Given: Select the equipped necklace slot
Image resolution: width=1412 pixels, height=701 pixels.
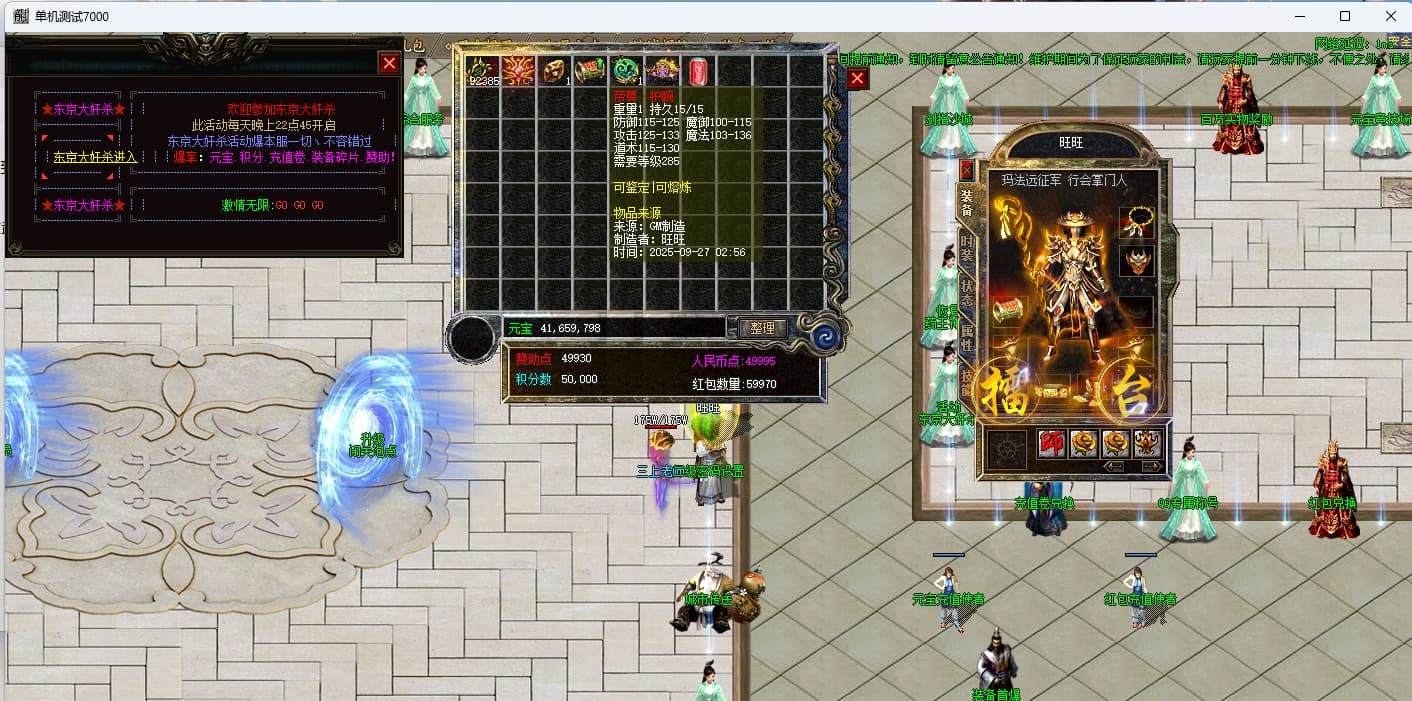Looking at the screenshot, I should click(x=1137, y=221).
